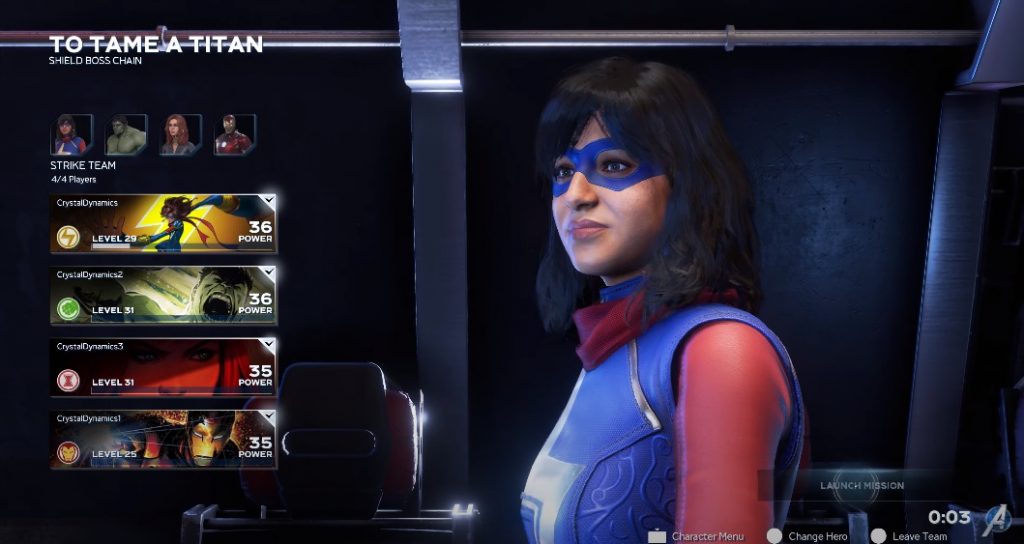The width and height of the screenshot is (1024, 544).
Task: Expand the CrystalDynamics3 card dropdown arrow
Action: (268, 344)
